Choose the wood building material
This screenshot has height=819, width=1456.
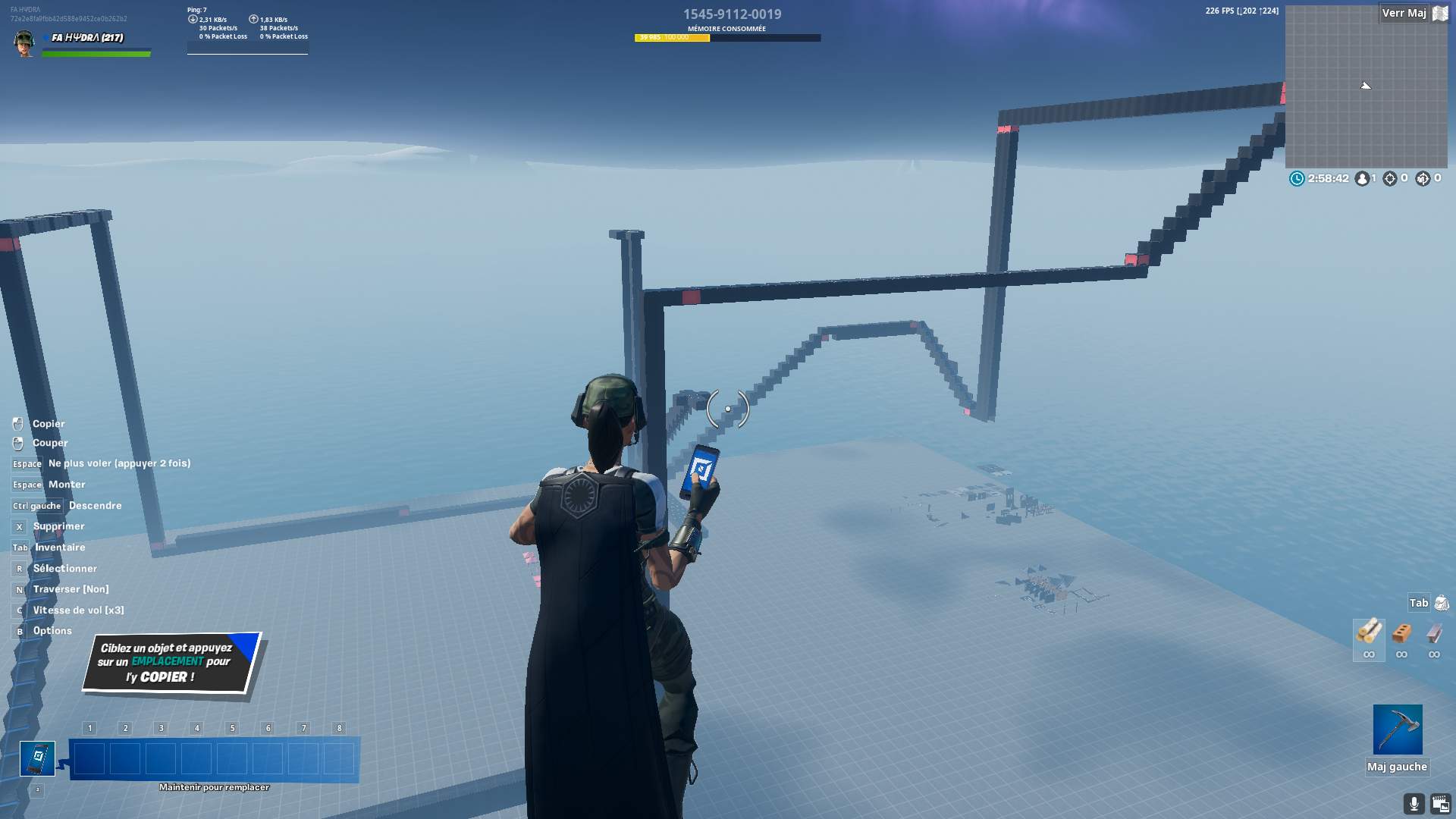1369,632
